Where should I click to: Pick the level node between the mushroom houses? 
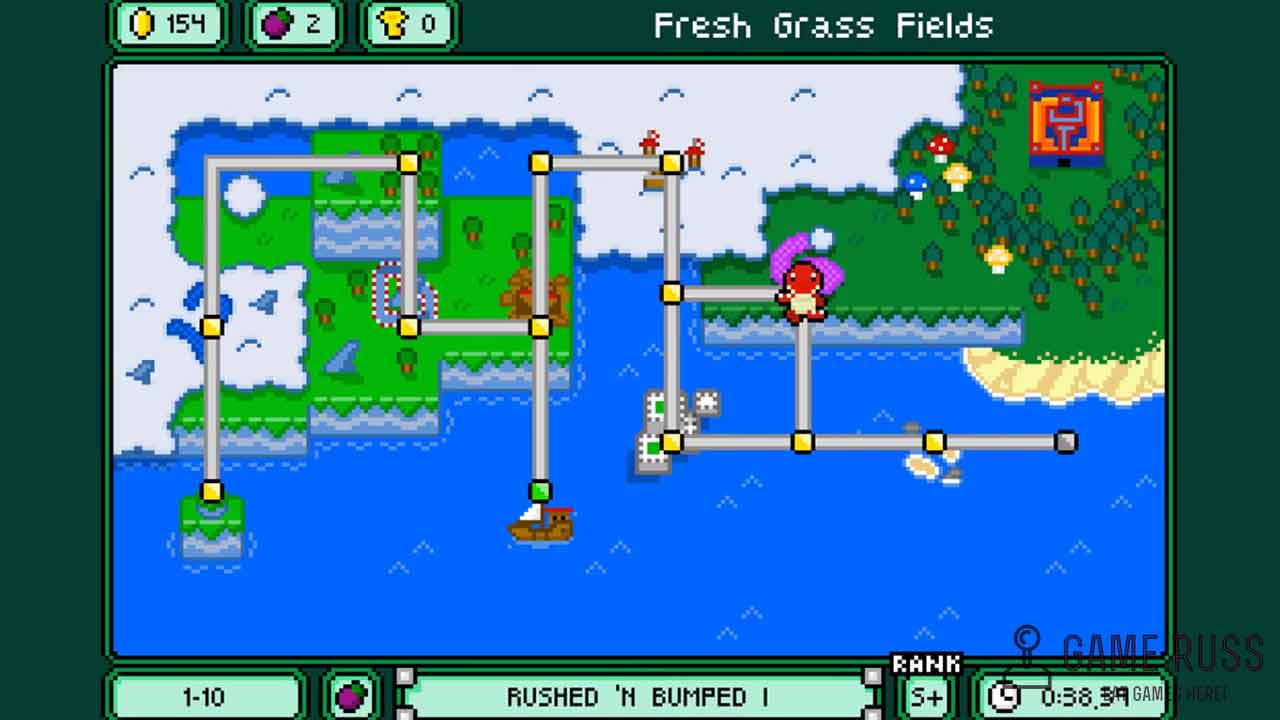672,162
